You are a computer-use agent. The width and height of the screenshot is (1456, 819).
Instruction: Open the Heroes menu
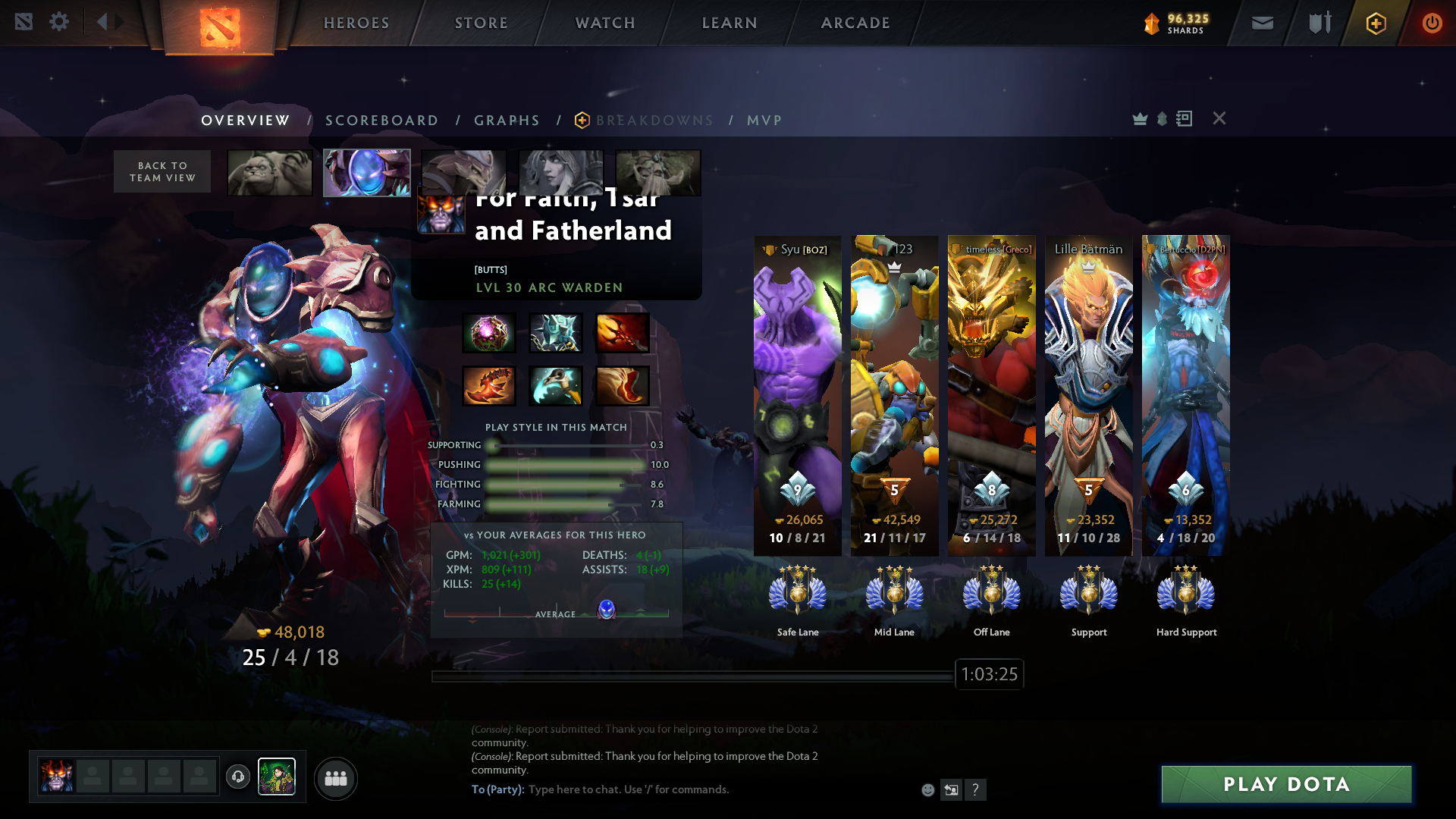(x=356, y=23)
